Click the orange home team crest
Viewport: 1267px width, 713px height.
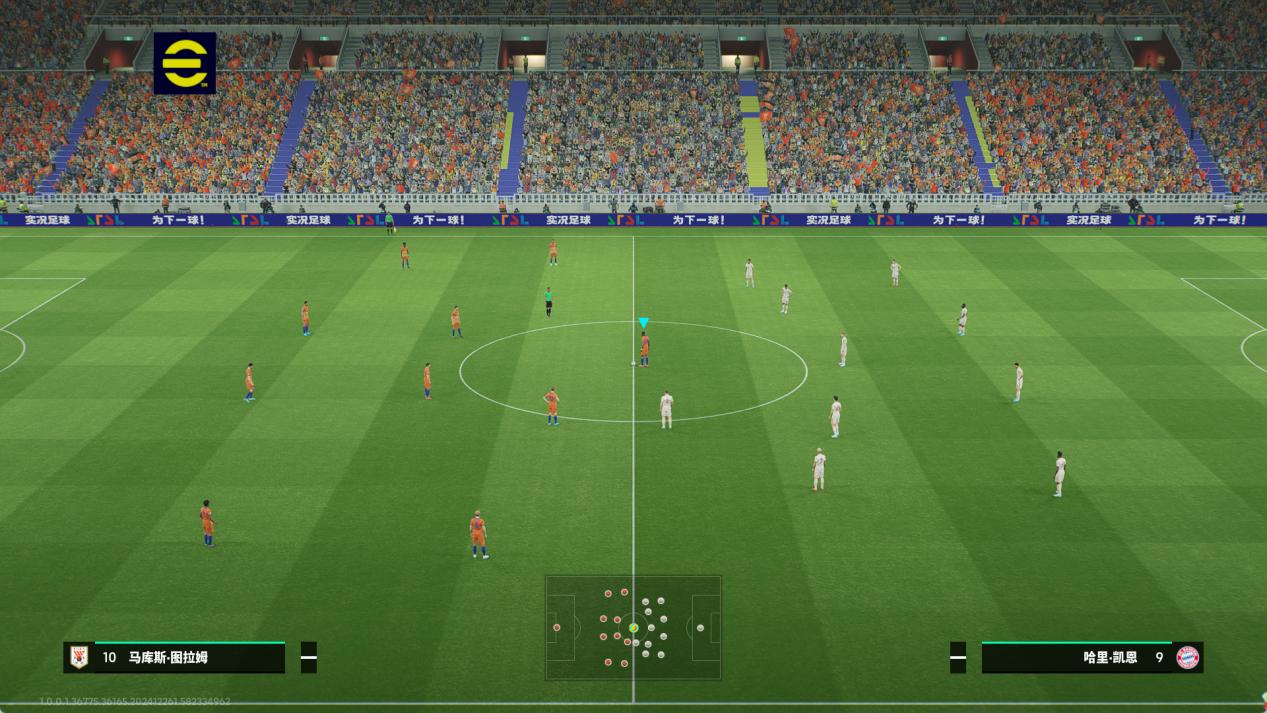pyautogui.click(x=79, y=657)
